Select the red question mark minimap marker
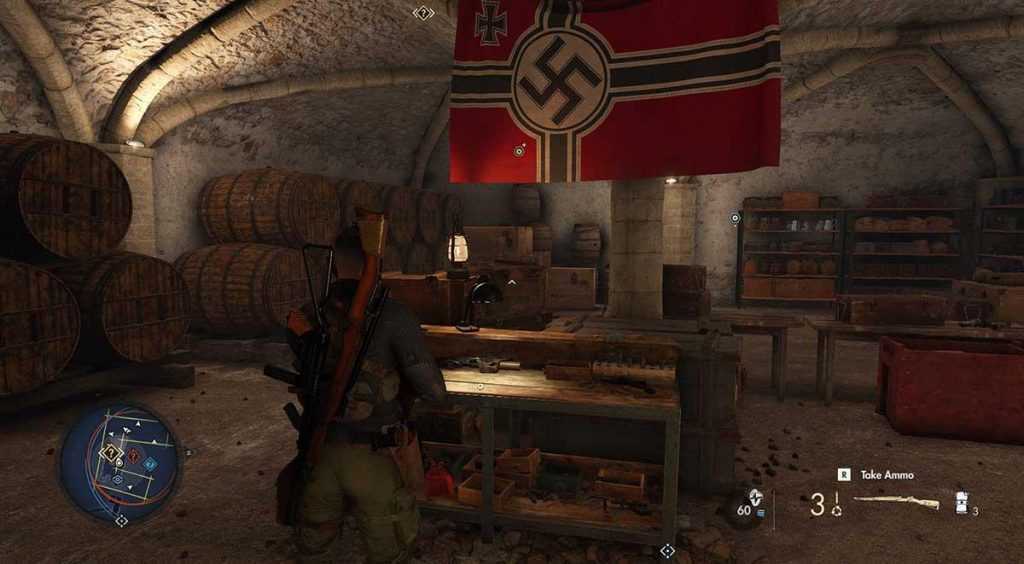The width and height of the screenshot is (1024, 564). tap(133, 456)
